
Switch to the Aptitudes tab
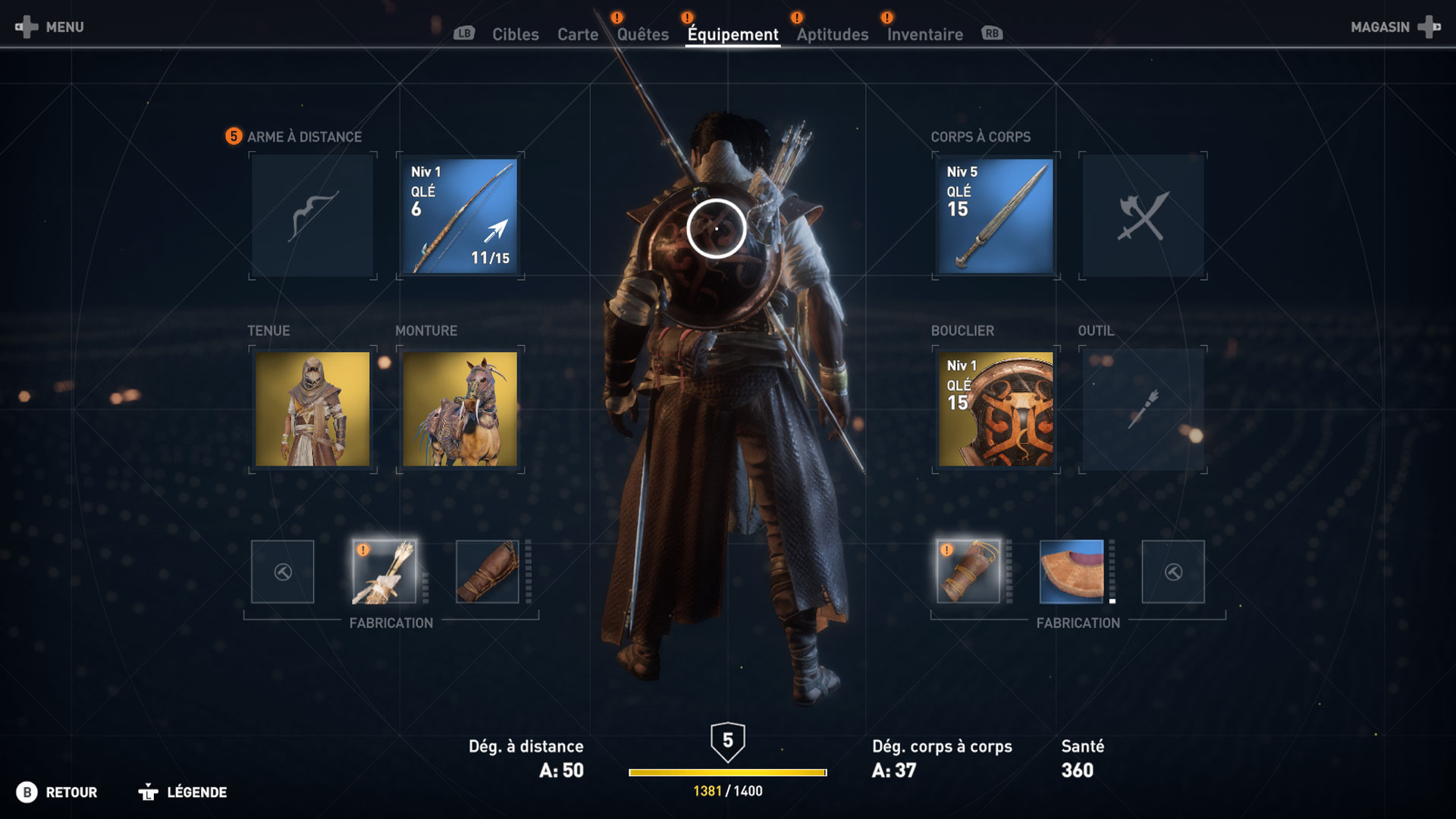pos(831,34)
